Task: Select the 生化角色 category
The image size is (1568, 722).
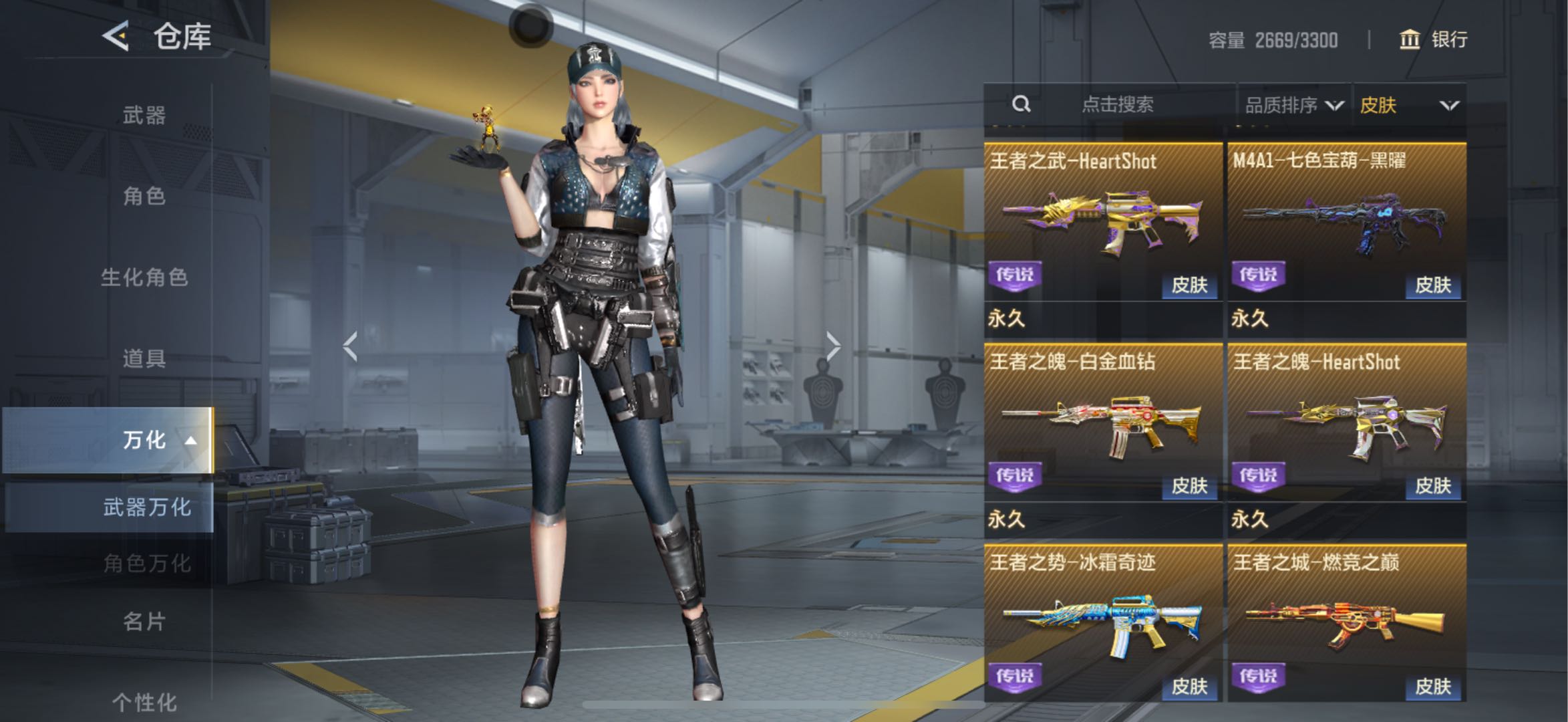Action: (144, 277)
